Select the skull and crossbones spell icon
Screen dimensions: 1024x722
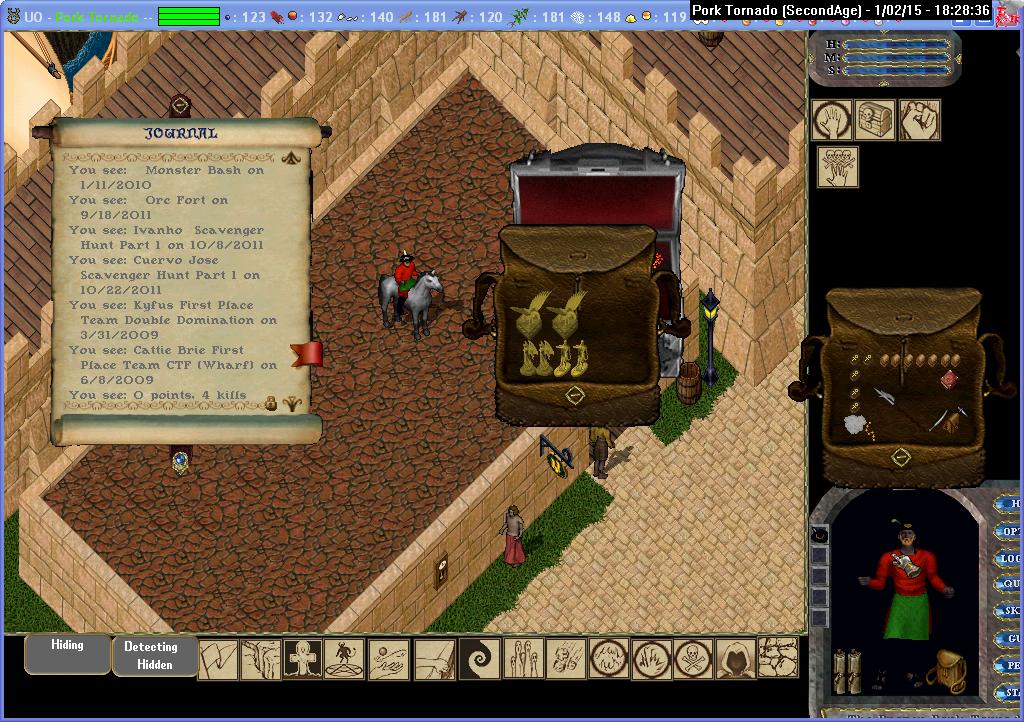click(693, 659)
